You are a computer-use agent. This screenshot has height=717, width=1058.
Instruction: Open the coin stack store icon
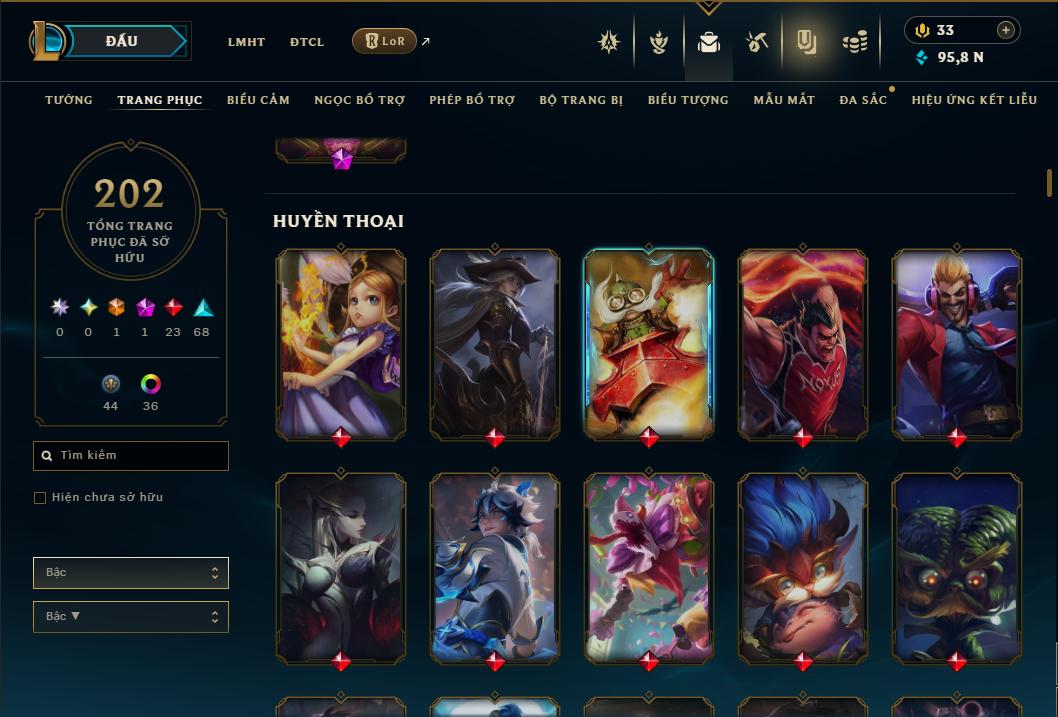tap(854, 42)
